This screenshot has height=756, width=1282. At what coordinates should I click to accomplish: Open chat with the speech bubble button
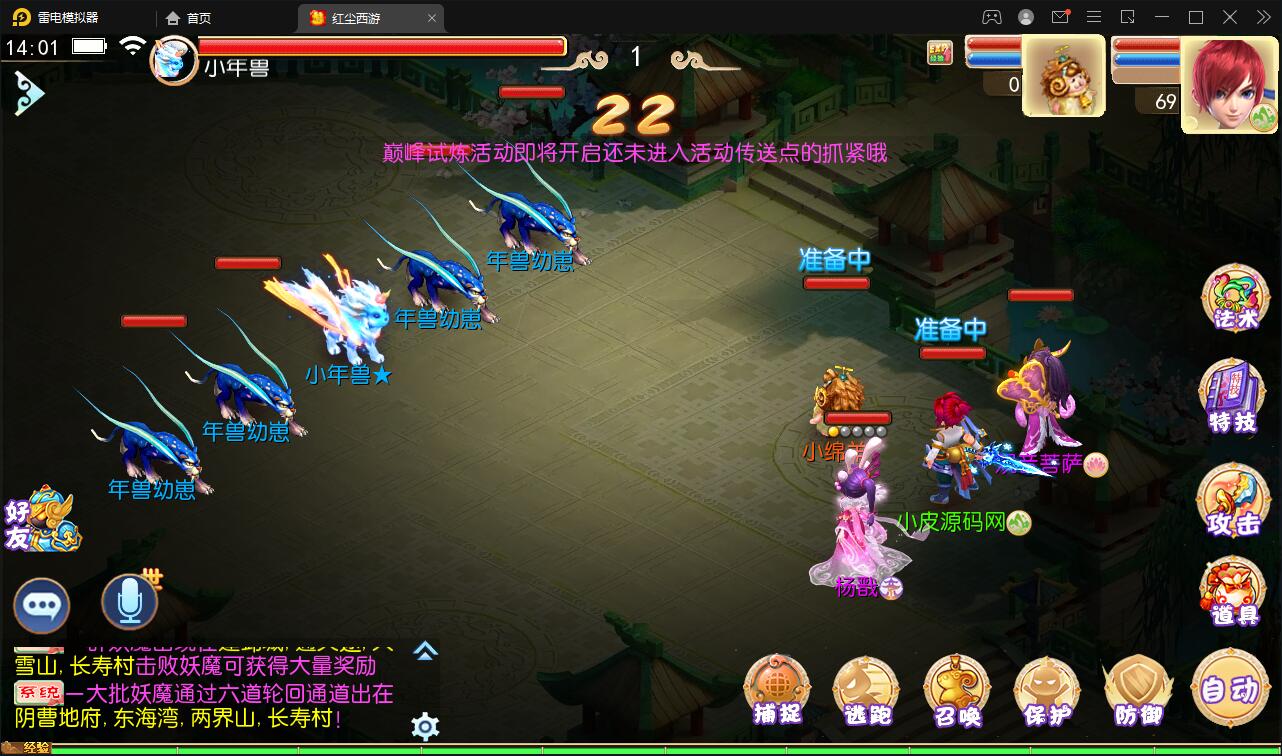click(42, 605)
